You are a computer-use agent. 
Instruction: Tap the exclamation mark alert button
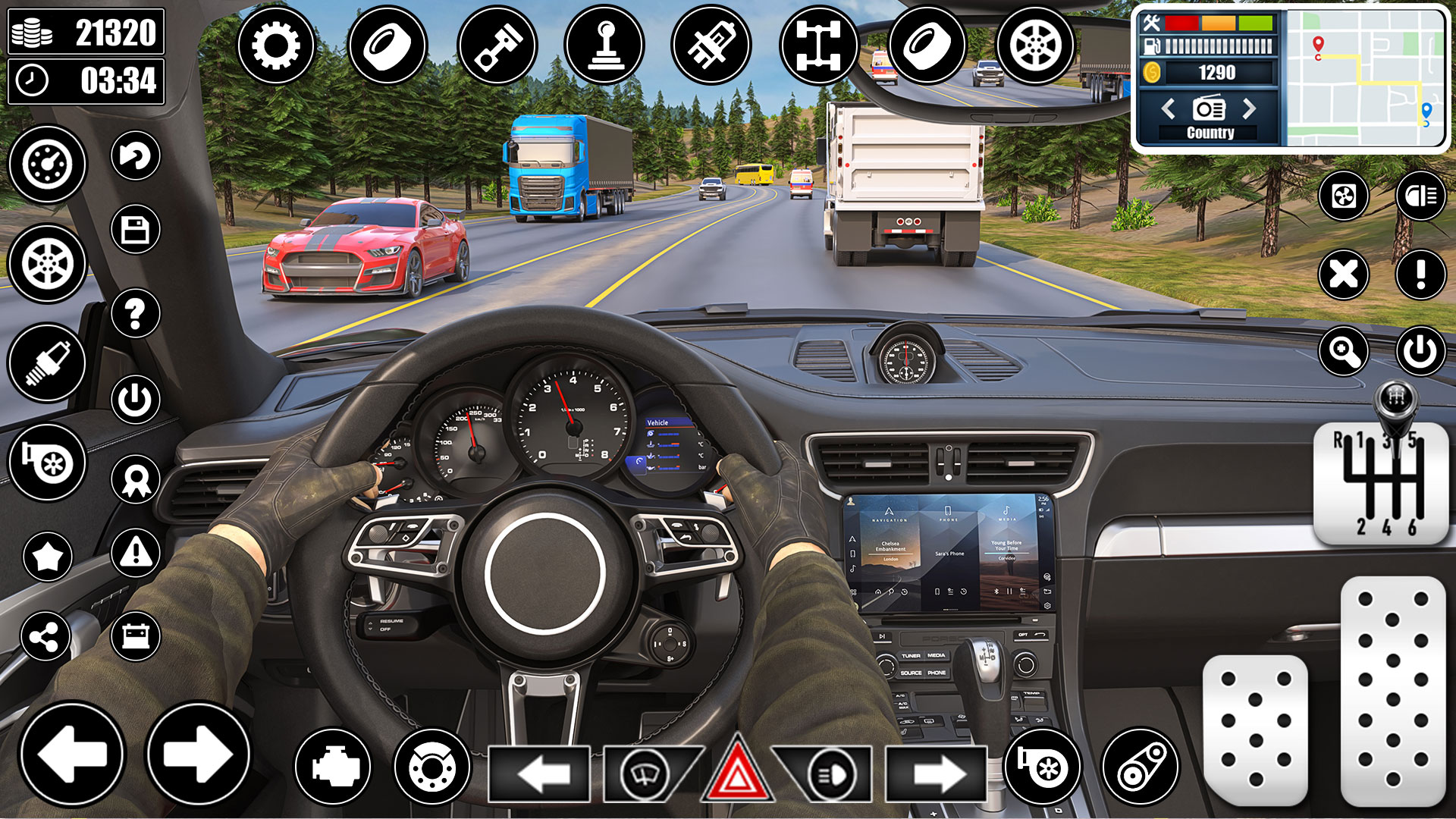pos(1420,274)
